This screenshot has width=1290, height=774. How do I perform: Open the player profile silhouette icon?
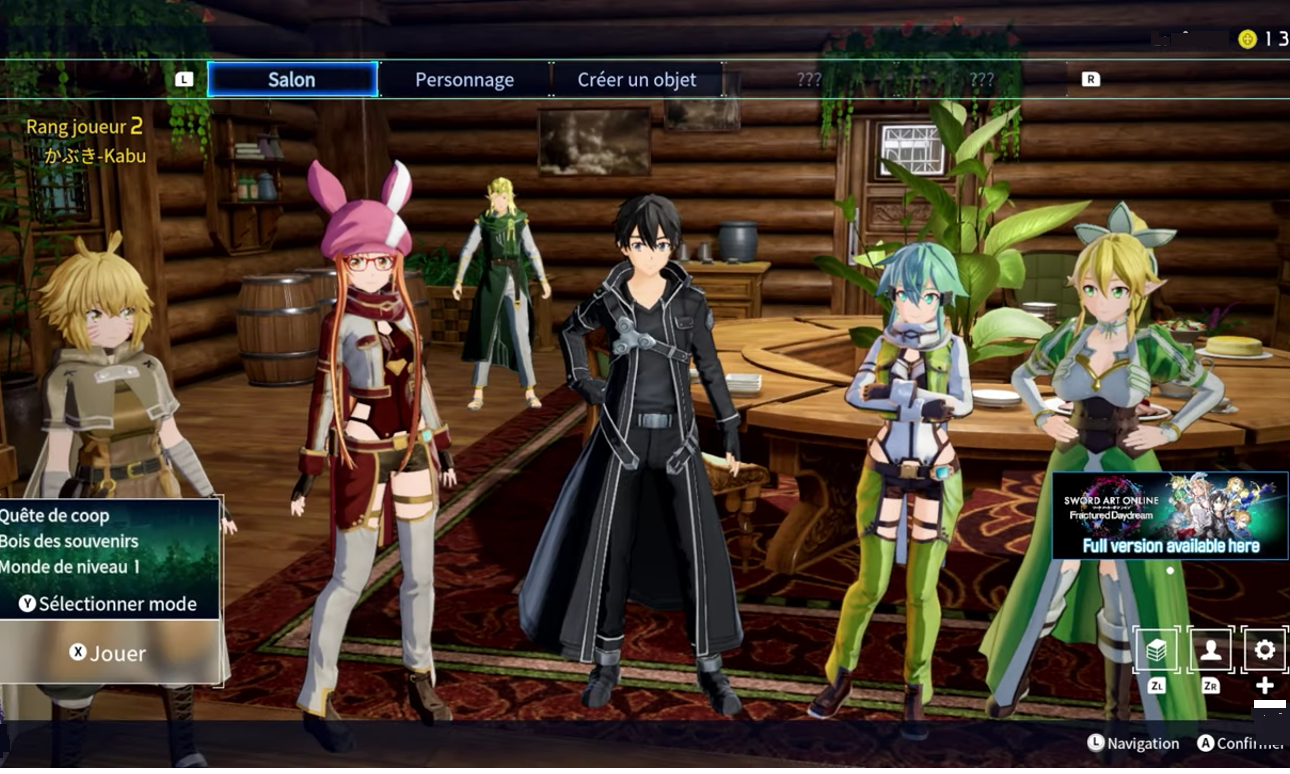click(x=1210, y=650)
